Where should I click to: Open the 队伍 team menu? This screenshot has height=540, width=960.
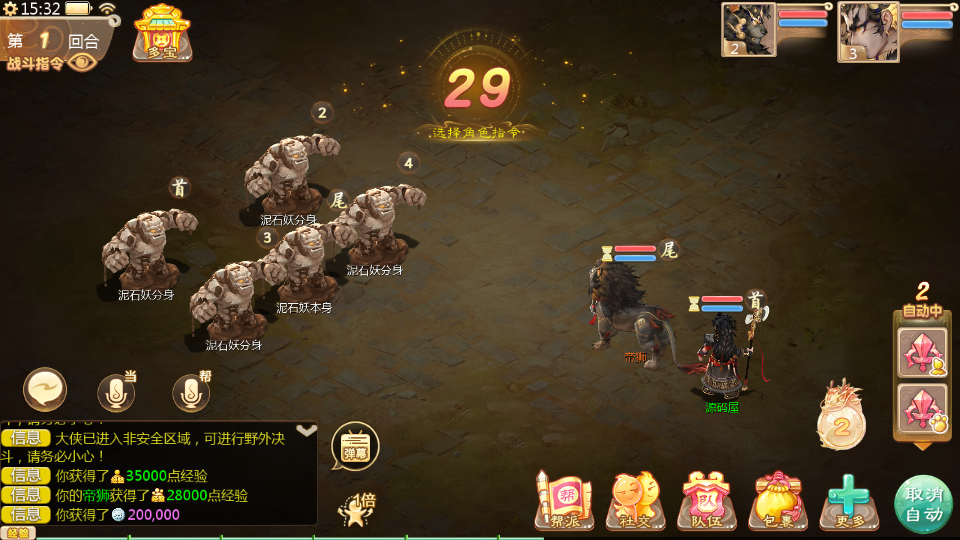pos(707,500)
